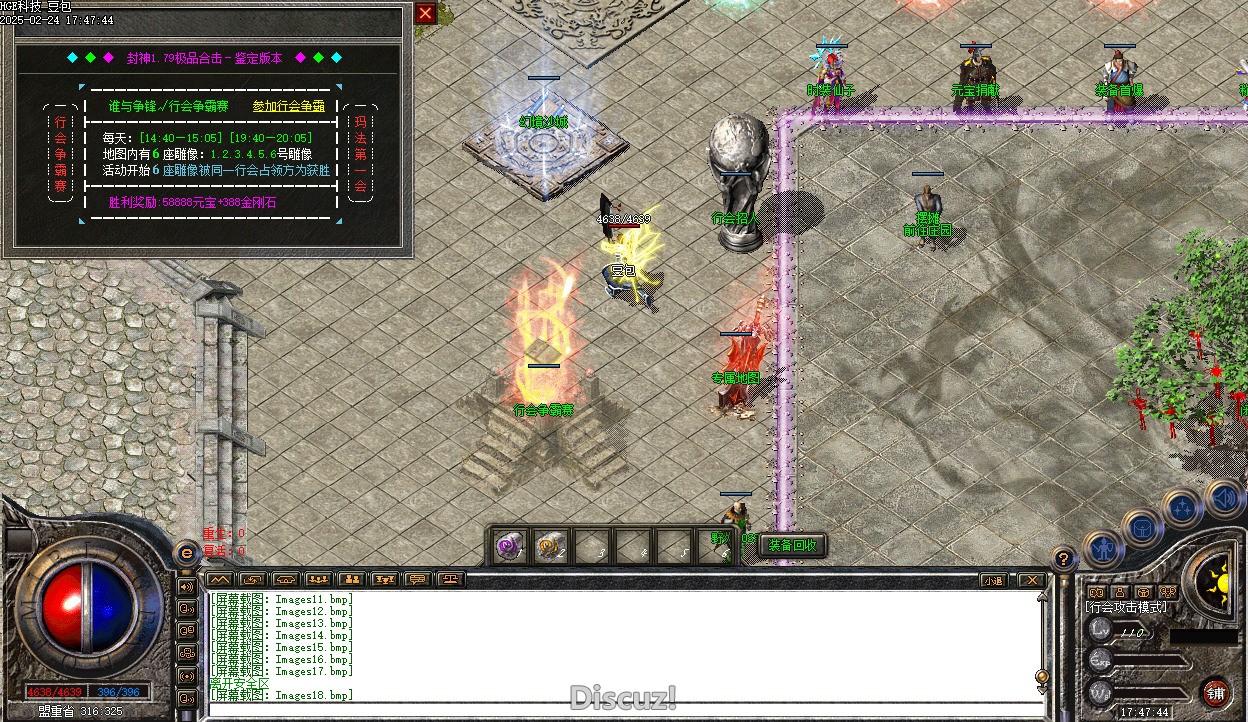Click the 小退 logout button
The width and height of the screenshot is (1248, 722).
[992, 580]
